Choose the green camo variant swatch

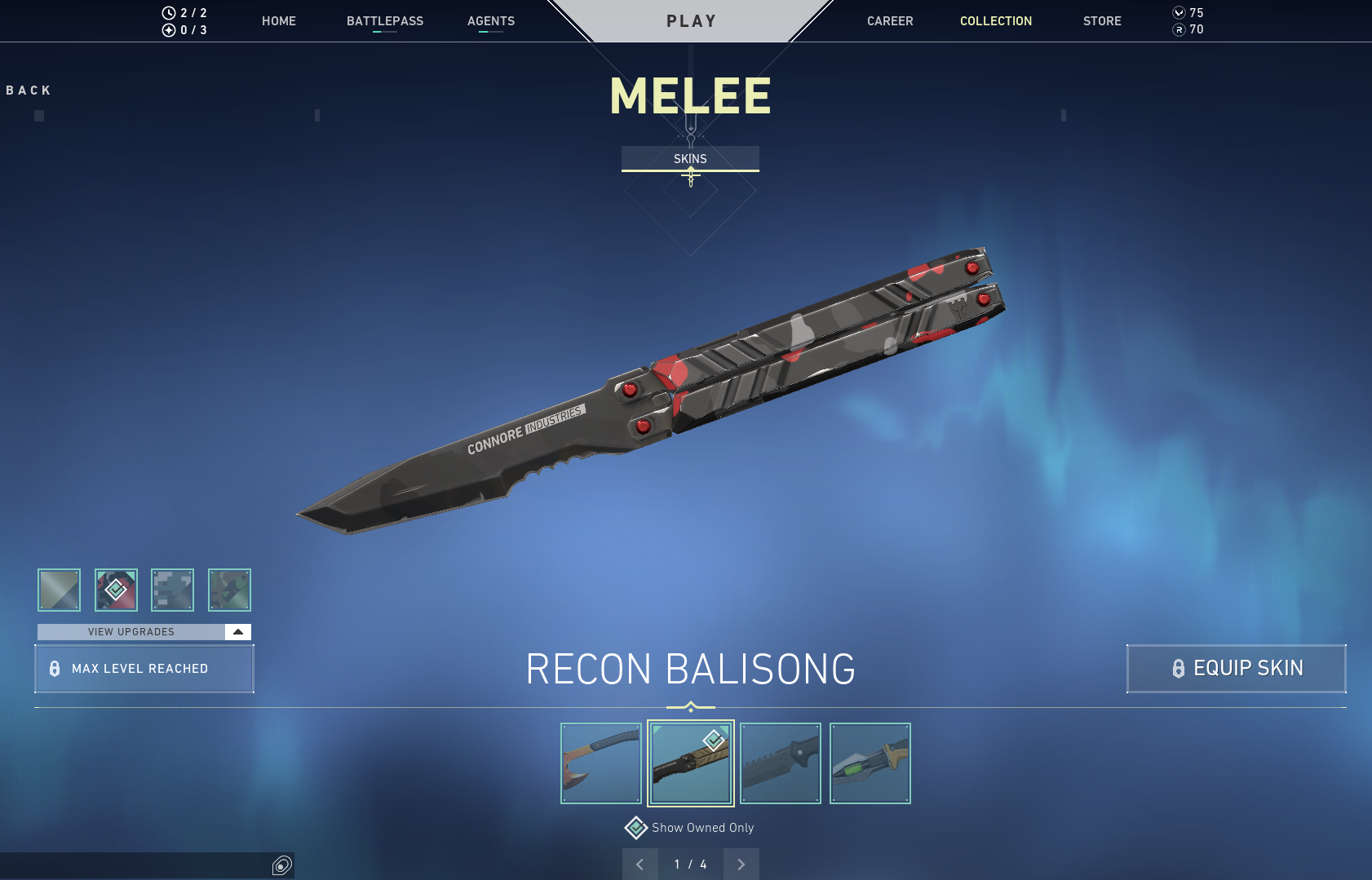[x=229, y=590]
